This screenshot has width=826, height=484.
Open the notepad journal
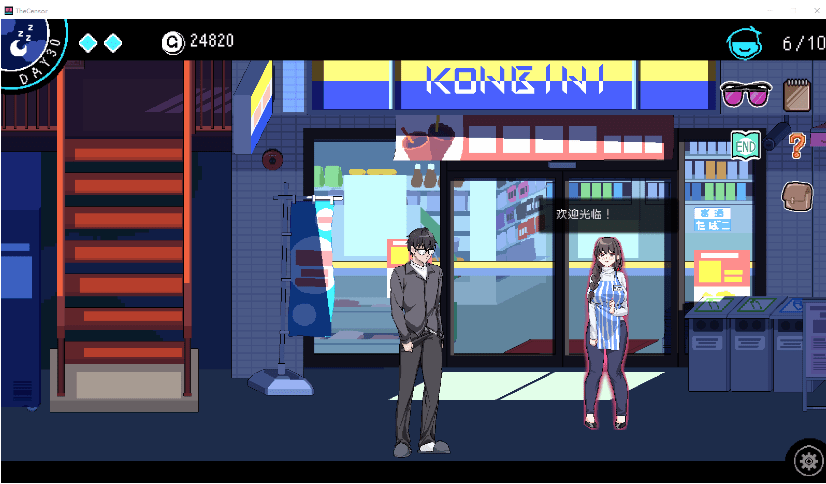(x=797, y=94)
